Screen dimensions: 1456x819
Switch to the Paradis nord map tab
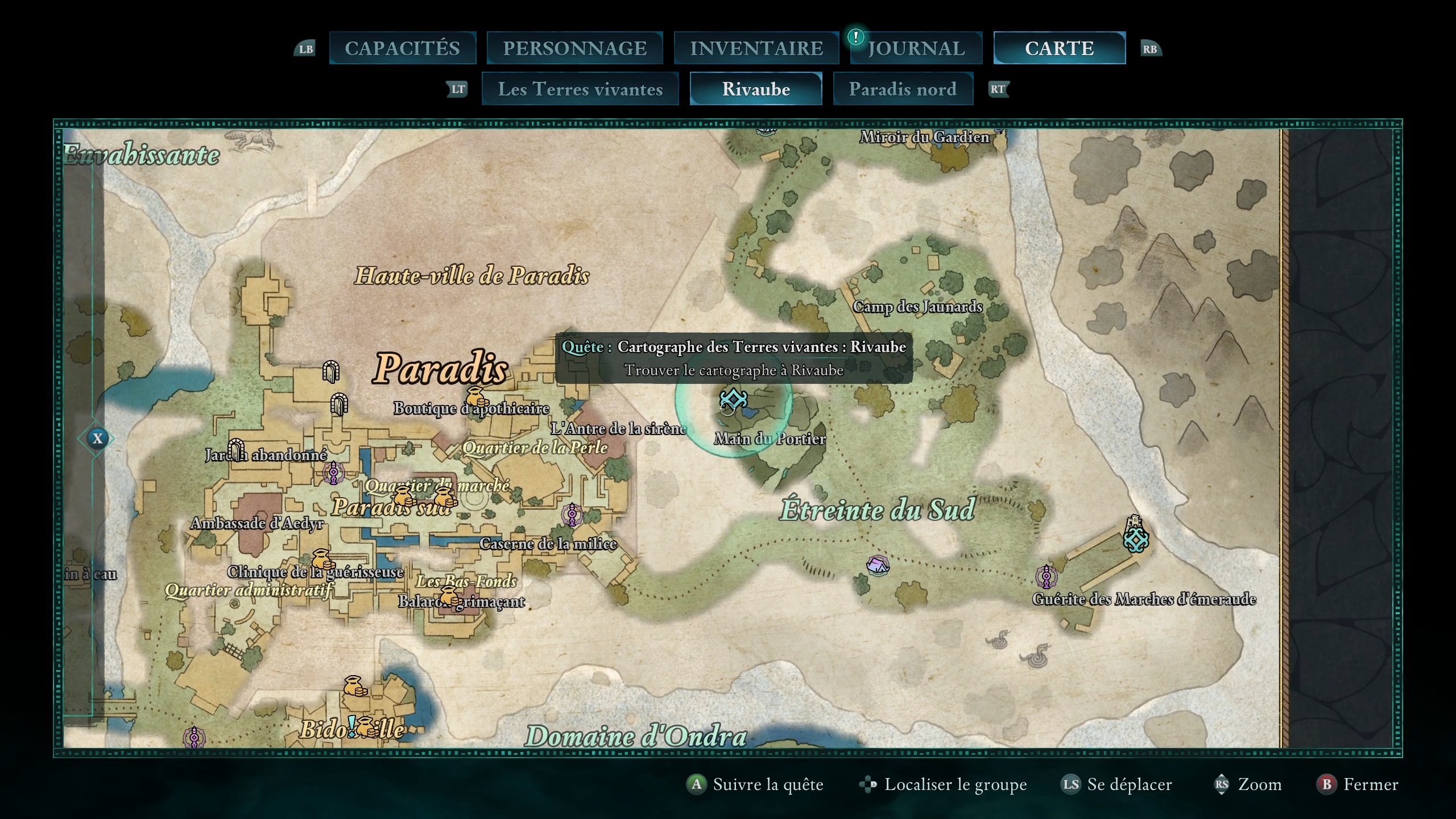coord(903,89)
